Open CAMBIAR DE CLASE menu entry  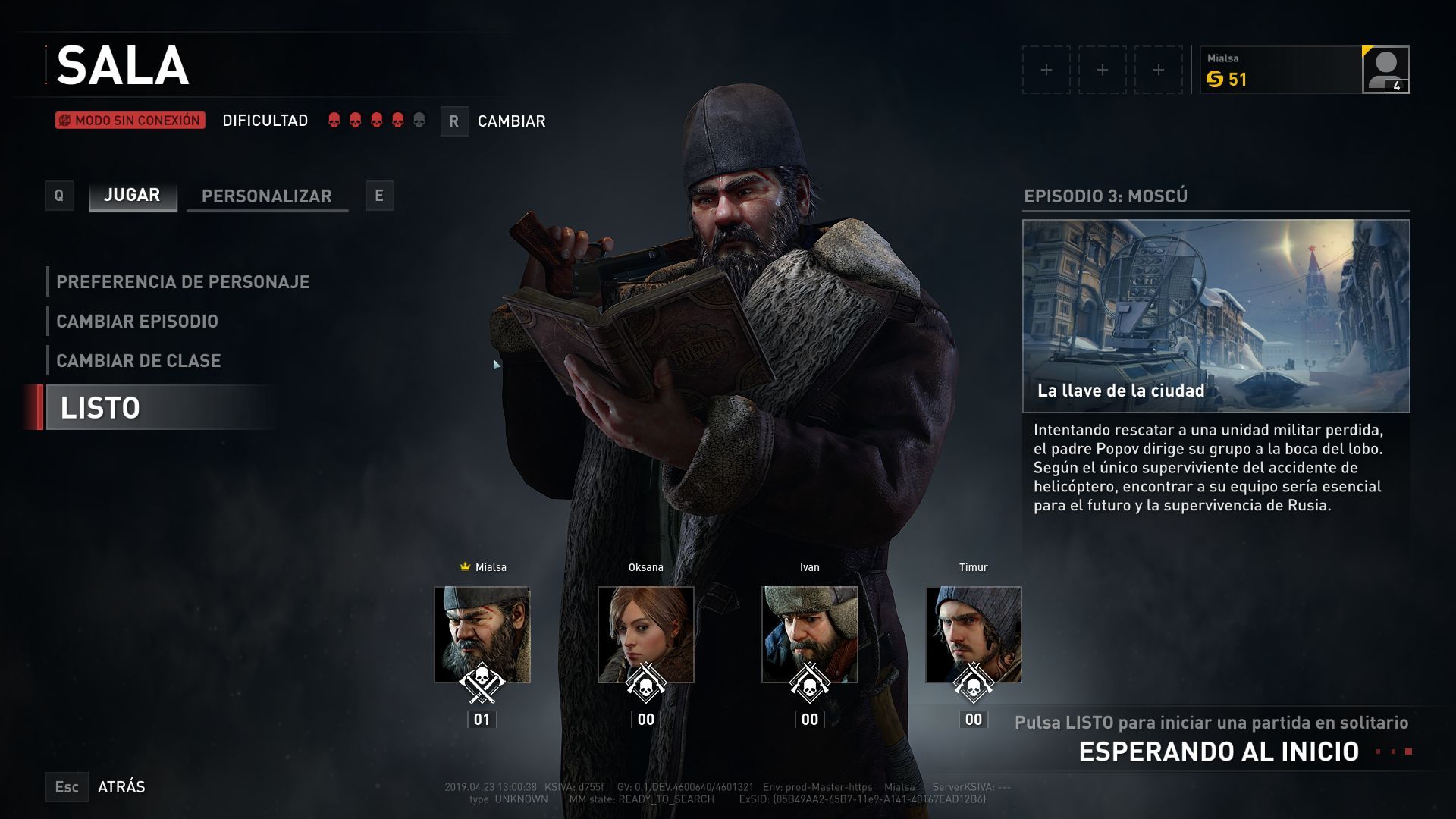[x=139, y=361]
